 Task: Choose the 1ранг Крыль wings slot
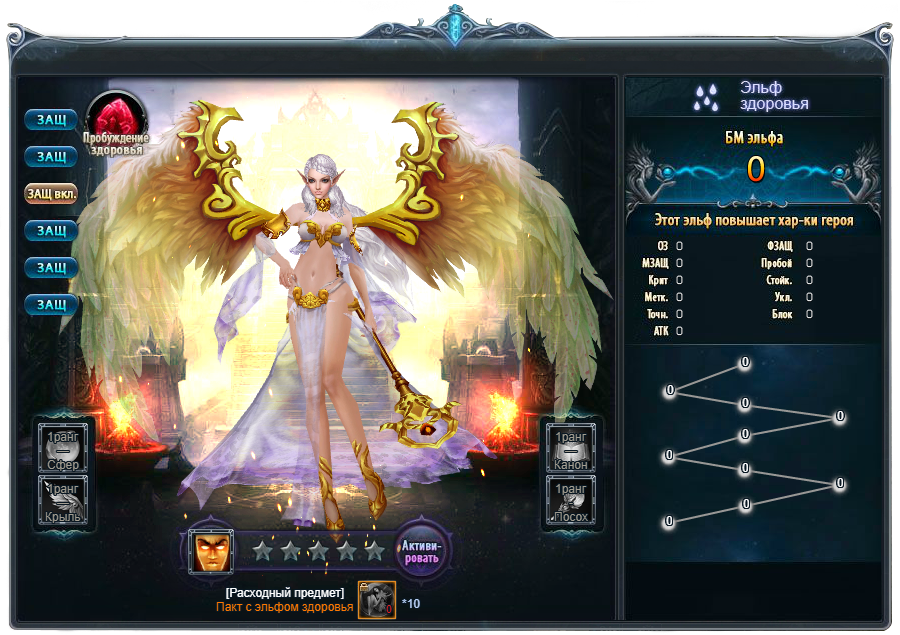pyautogui.click(x=65, y=501)
